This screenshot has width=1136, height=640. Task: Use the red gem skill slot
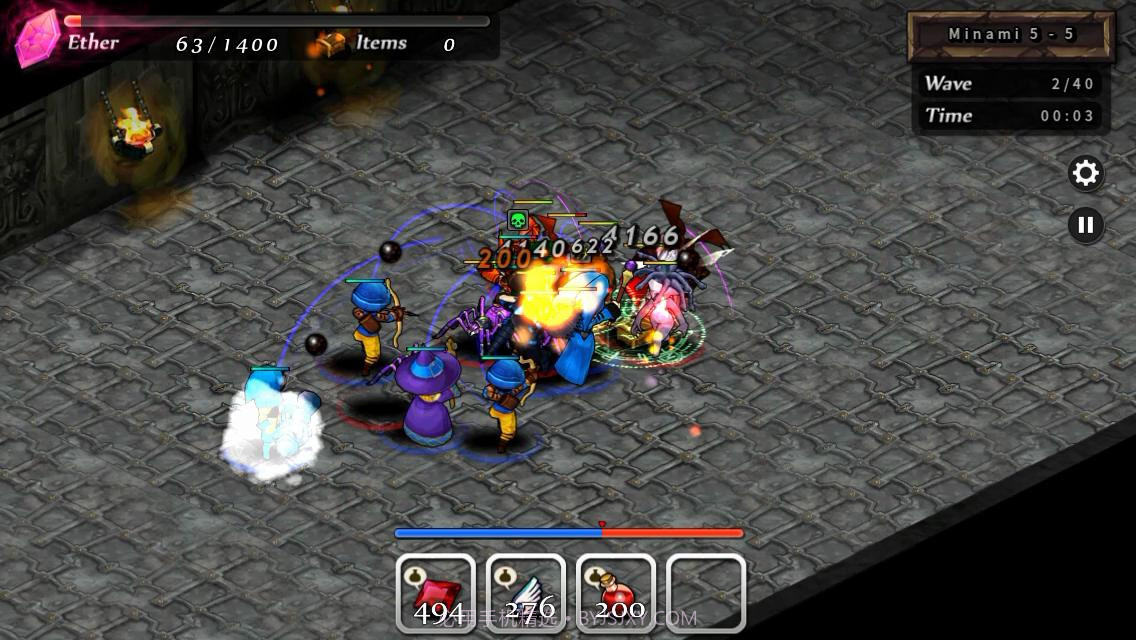coord(436,593)
